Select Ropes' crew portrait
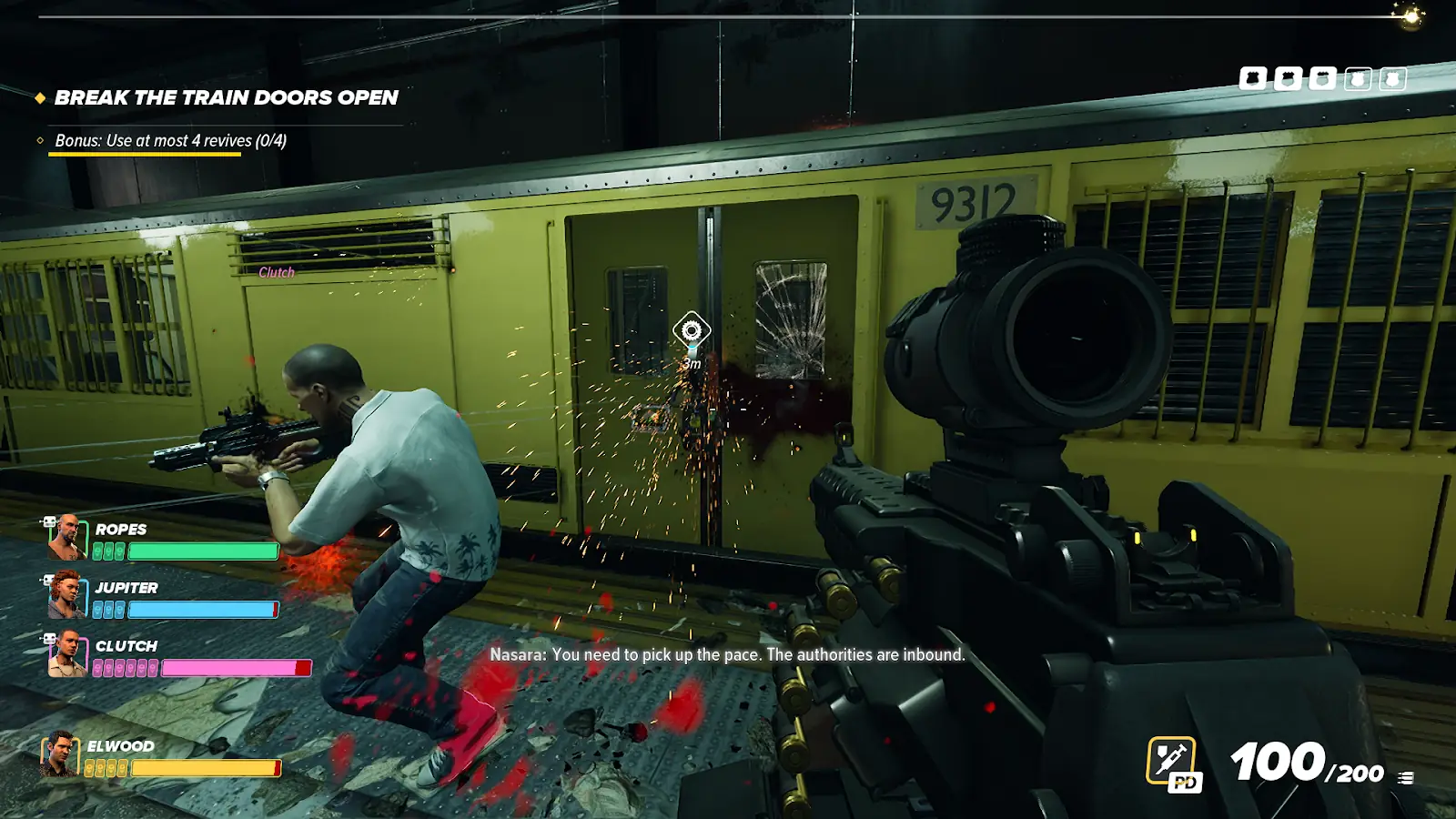1456x819 pixels. coord(66,537)
